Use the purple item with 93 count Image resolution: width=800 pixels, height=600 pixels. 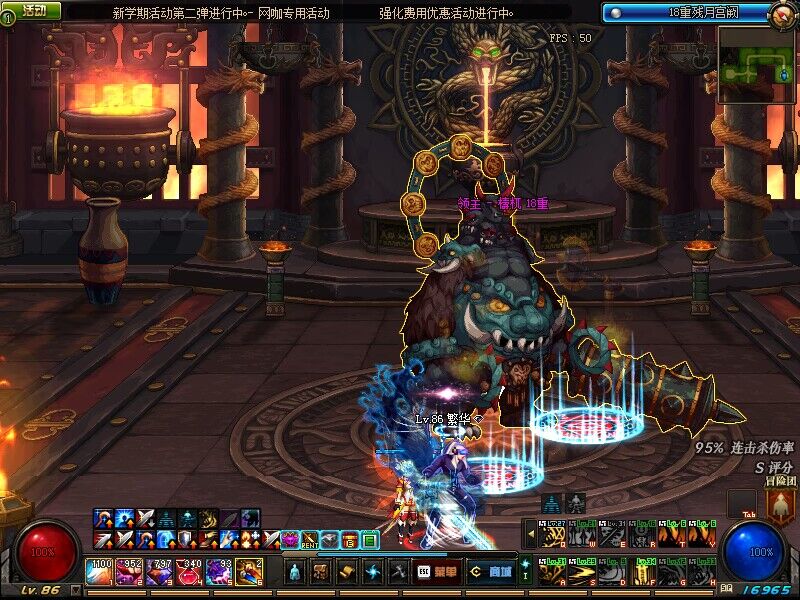pyautogui.click(x=219, y=572)
